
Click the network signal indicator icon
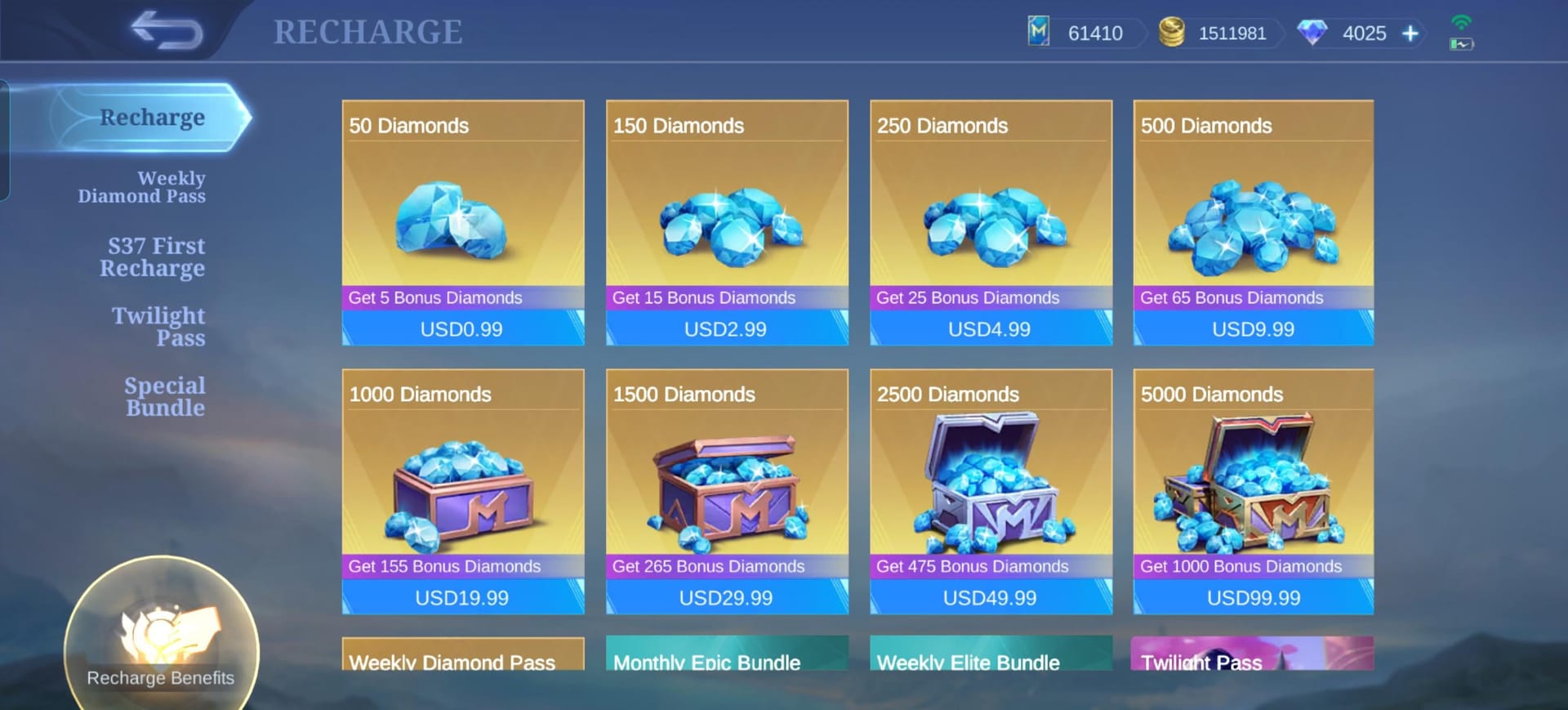click(x=1460, y=23)
